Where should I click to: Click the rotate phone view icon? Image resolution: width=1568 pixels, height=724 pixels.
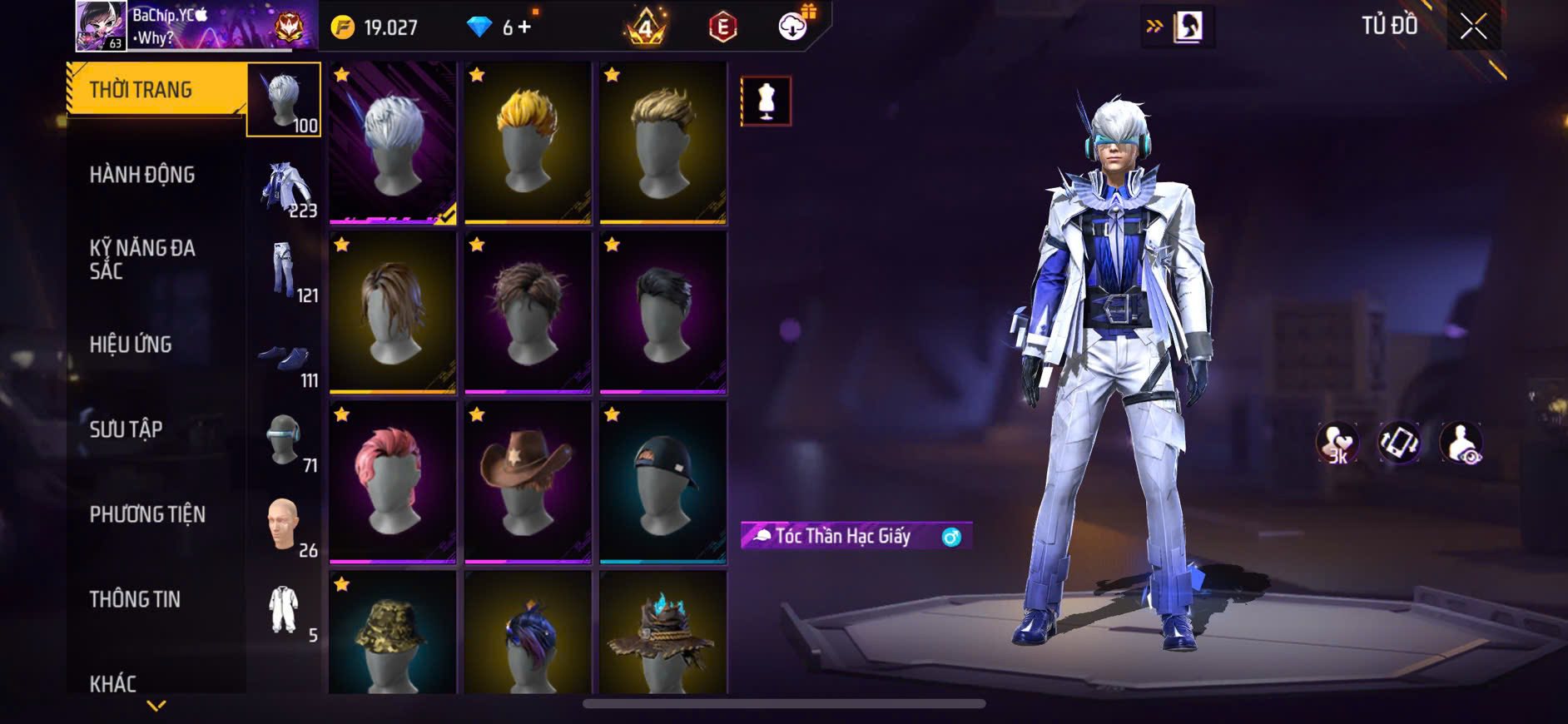[1399, 442]
